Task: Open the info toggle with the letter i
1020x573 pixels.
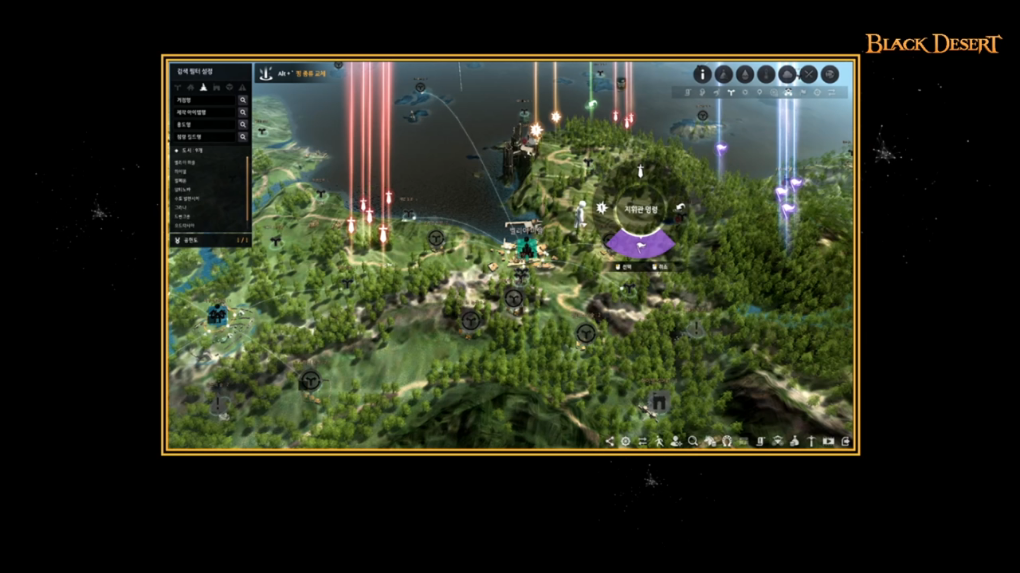Action: pyautogui.click(x=703, y=74)
